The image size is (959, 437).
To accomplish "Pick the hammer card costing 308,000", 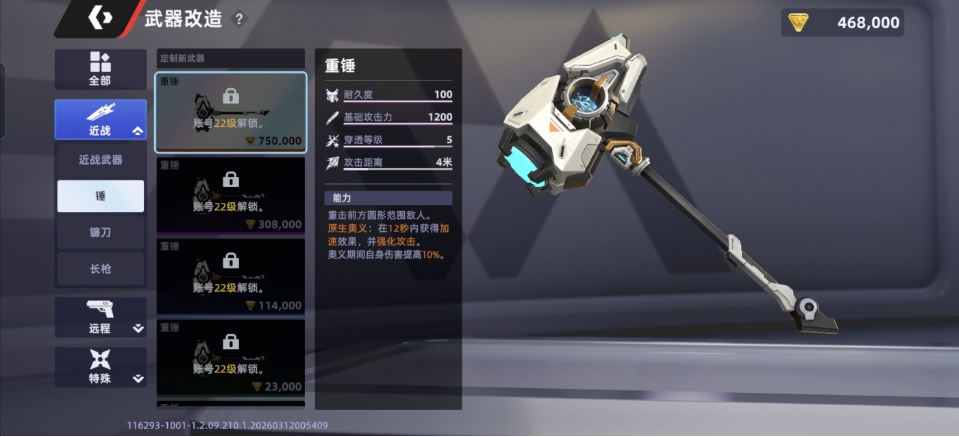I will 231,194.
